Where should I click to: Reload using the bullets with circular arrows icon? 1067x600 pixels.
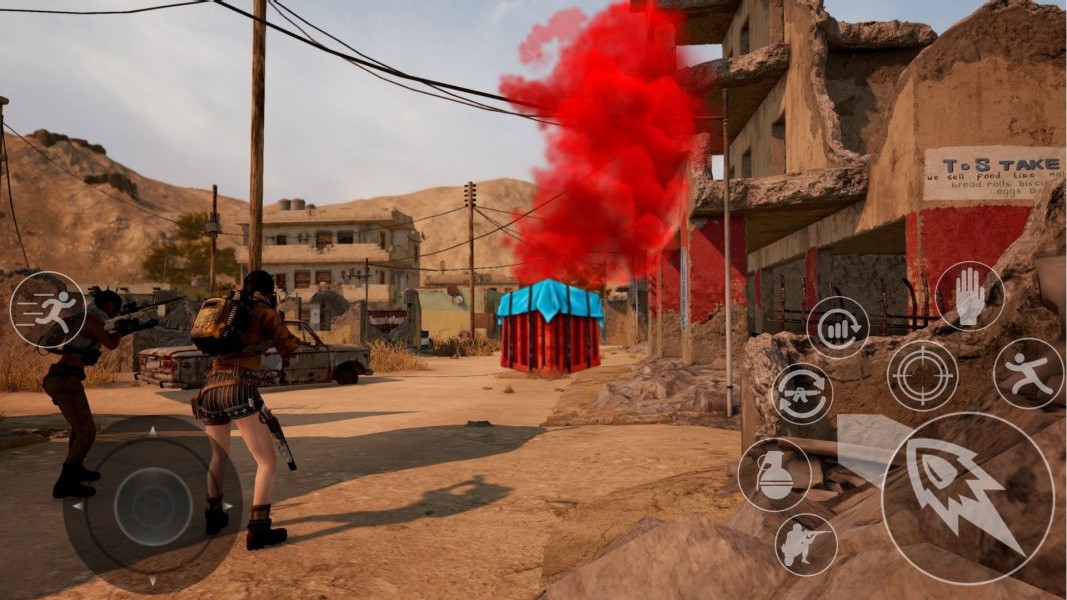coord(837,327)
